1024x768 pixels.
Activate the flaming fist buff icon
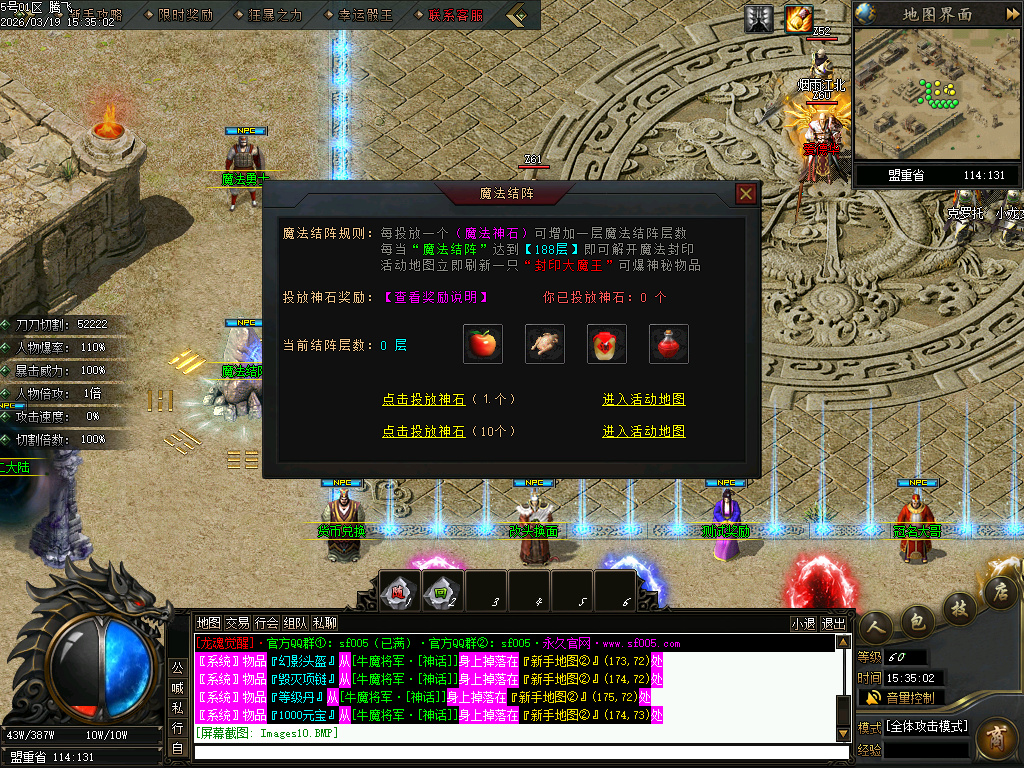(798, 18)
